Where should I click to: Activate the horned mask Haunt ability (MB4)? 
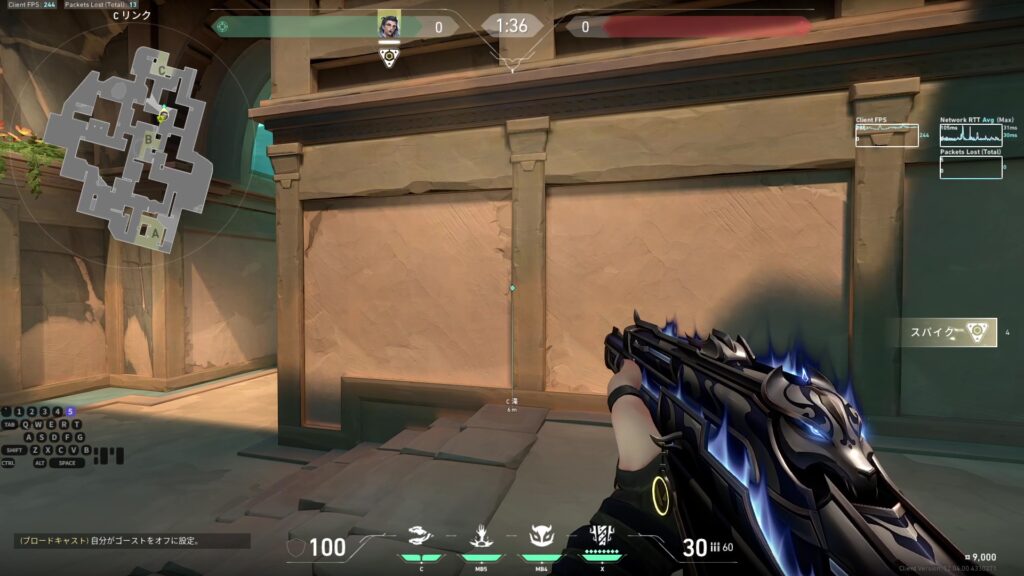click(541, 539)
